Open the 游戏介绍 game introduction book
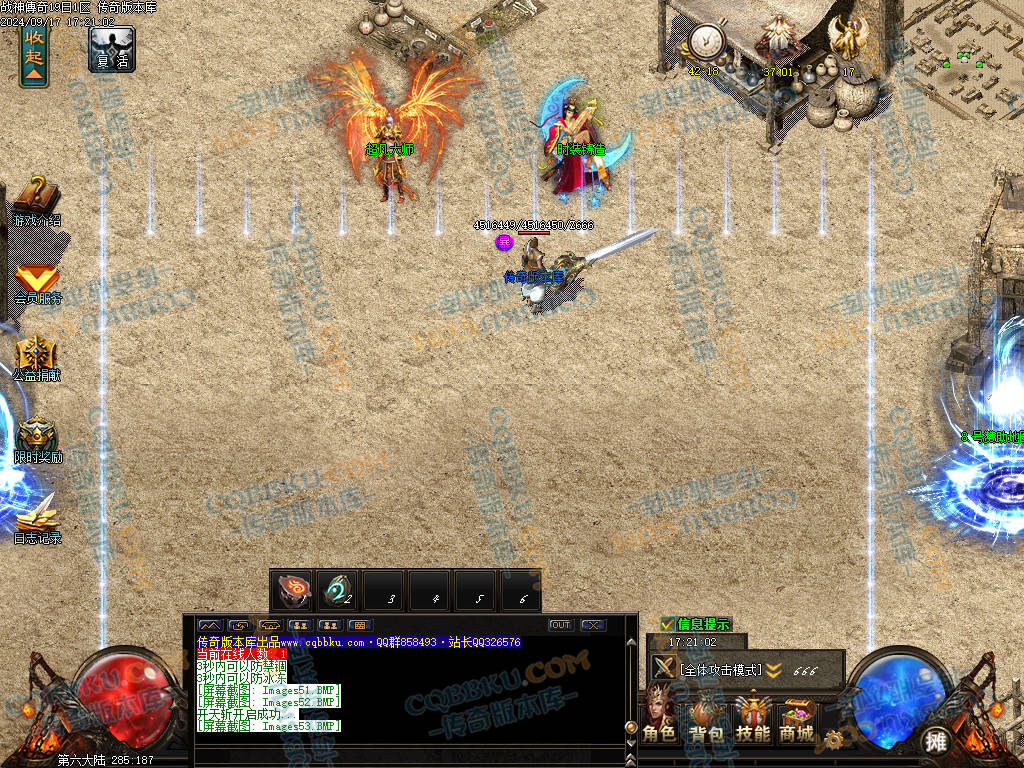 (x=36, y=200)
